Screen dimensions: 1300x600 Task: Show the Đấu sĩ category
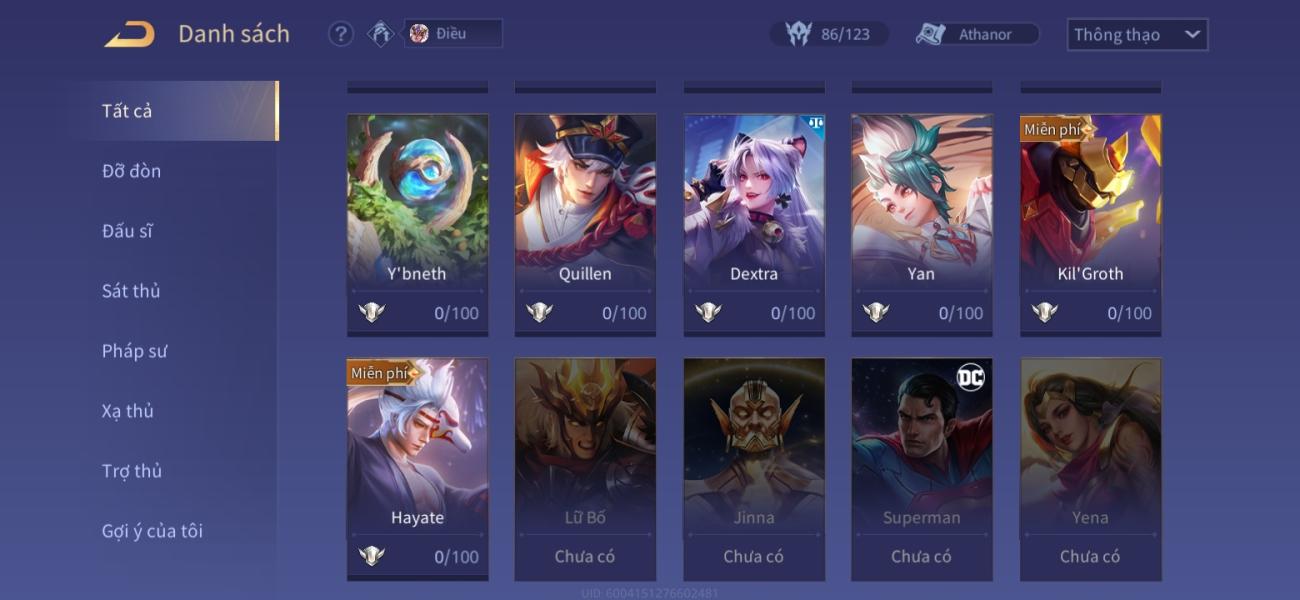pyautogui.click(x=127, y=231)
